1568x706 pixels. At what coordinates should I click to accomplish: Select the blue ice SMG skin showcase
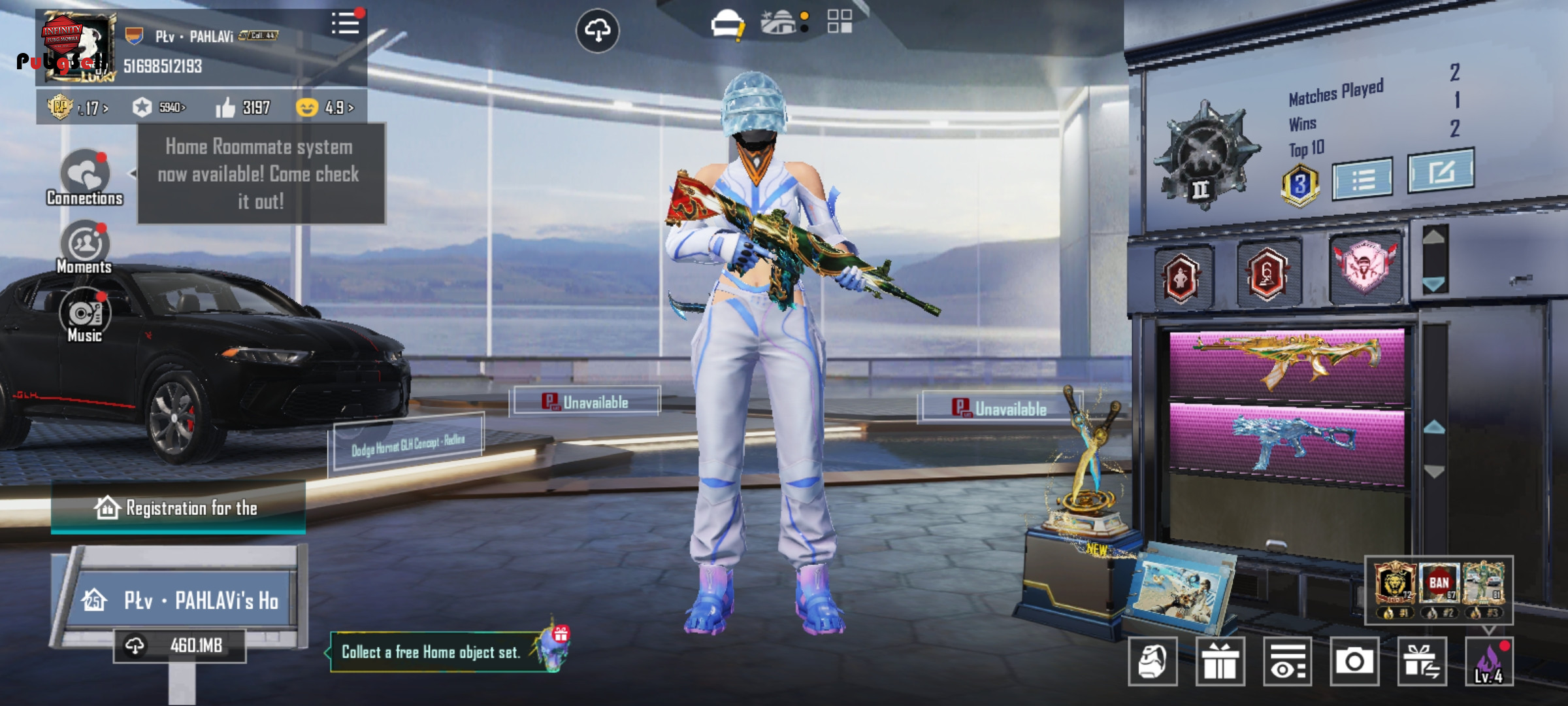point(1286,443)
